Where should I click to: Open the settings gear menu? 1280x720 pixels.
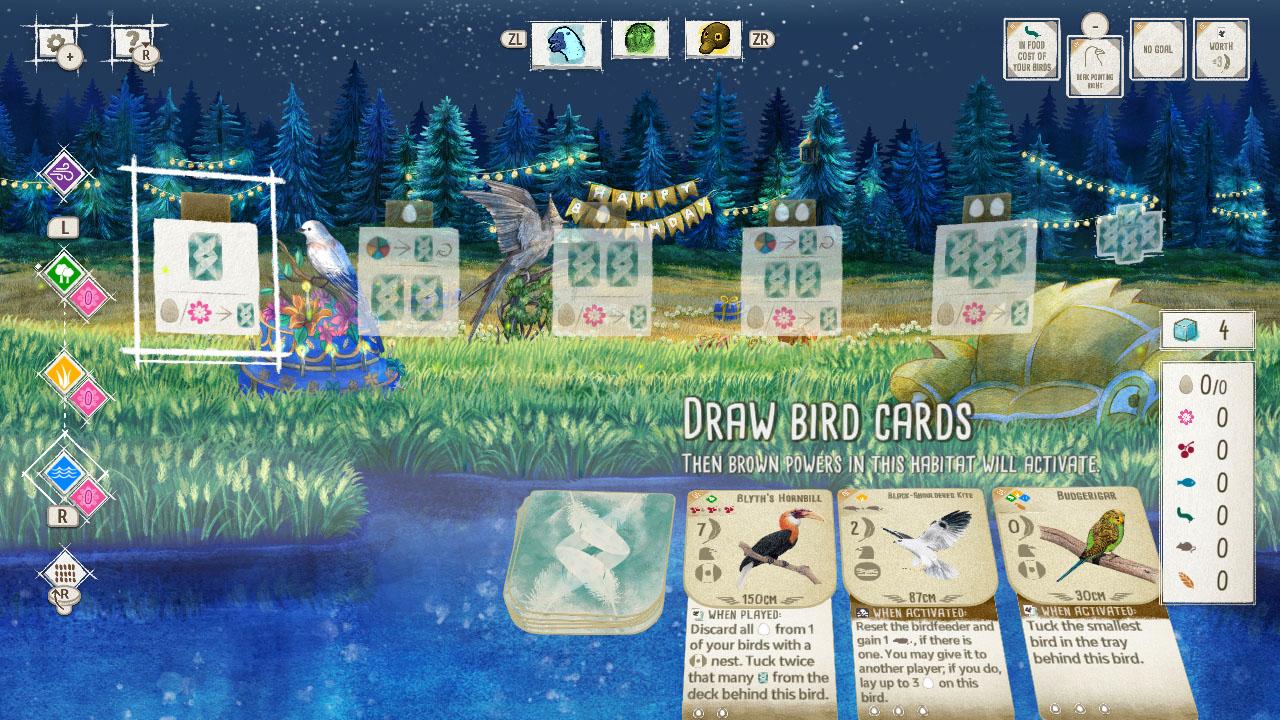click(x=55, y=42)
